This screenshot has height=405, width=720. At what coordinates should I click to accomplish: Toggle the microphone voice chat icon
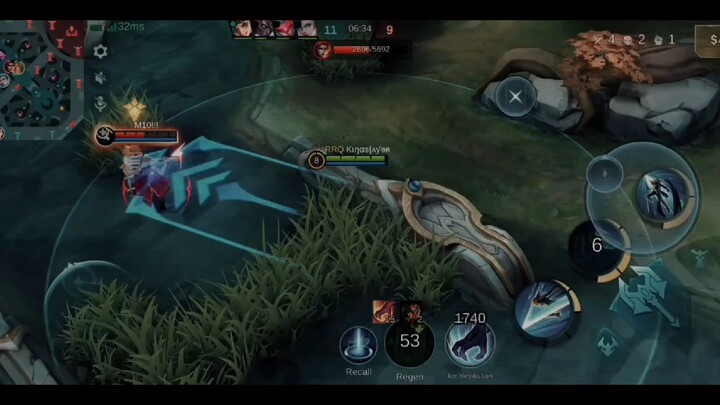(x=100, y=102)
